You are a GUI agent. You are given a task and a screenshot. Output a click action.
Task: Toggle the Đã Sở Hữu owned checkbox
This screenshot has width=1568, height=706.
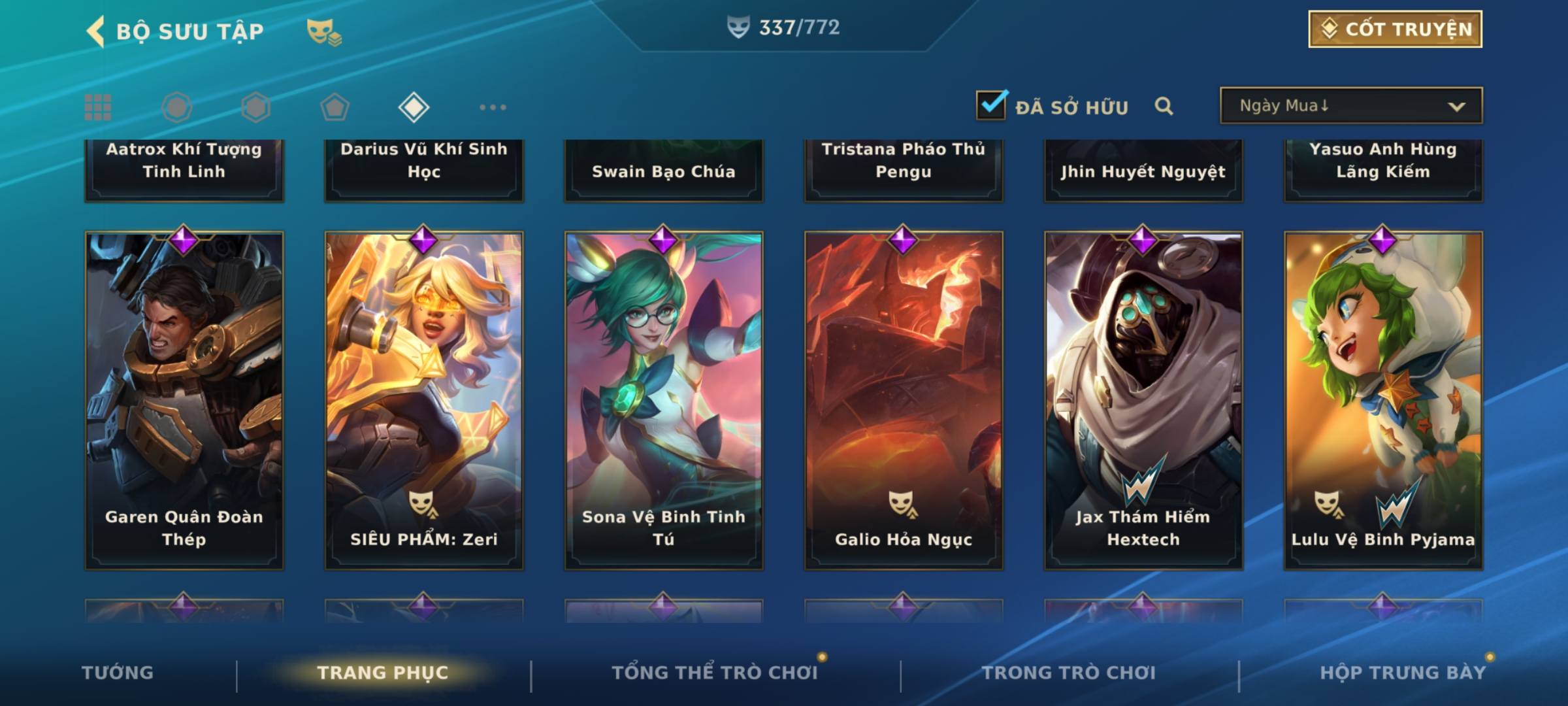pyautogui.click(x=991, y=105)
